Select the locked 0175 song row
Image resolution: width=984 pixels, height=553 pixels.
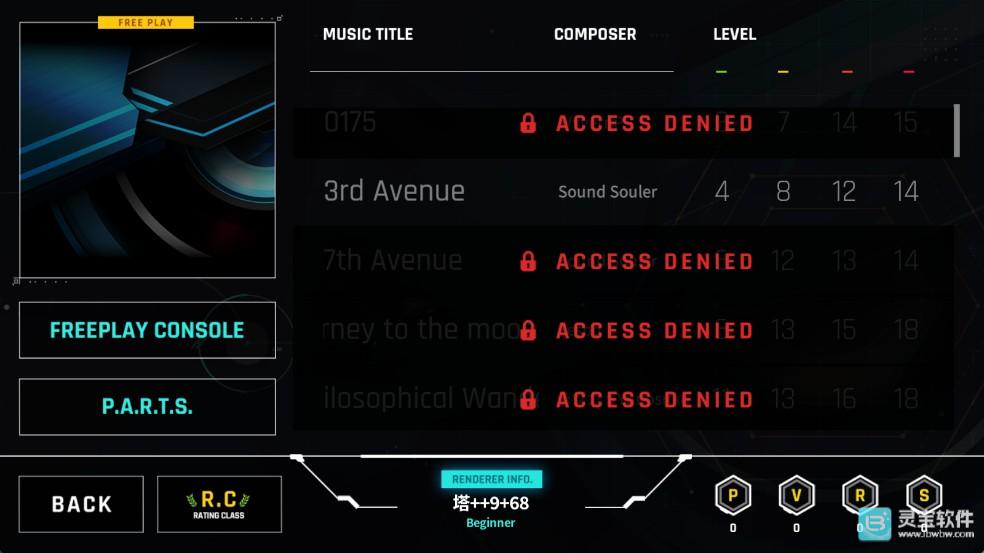click(x=622, y=123)
